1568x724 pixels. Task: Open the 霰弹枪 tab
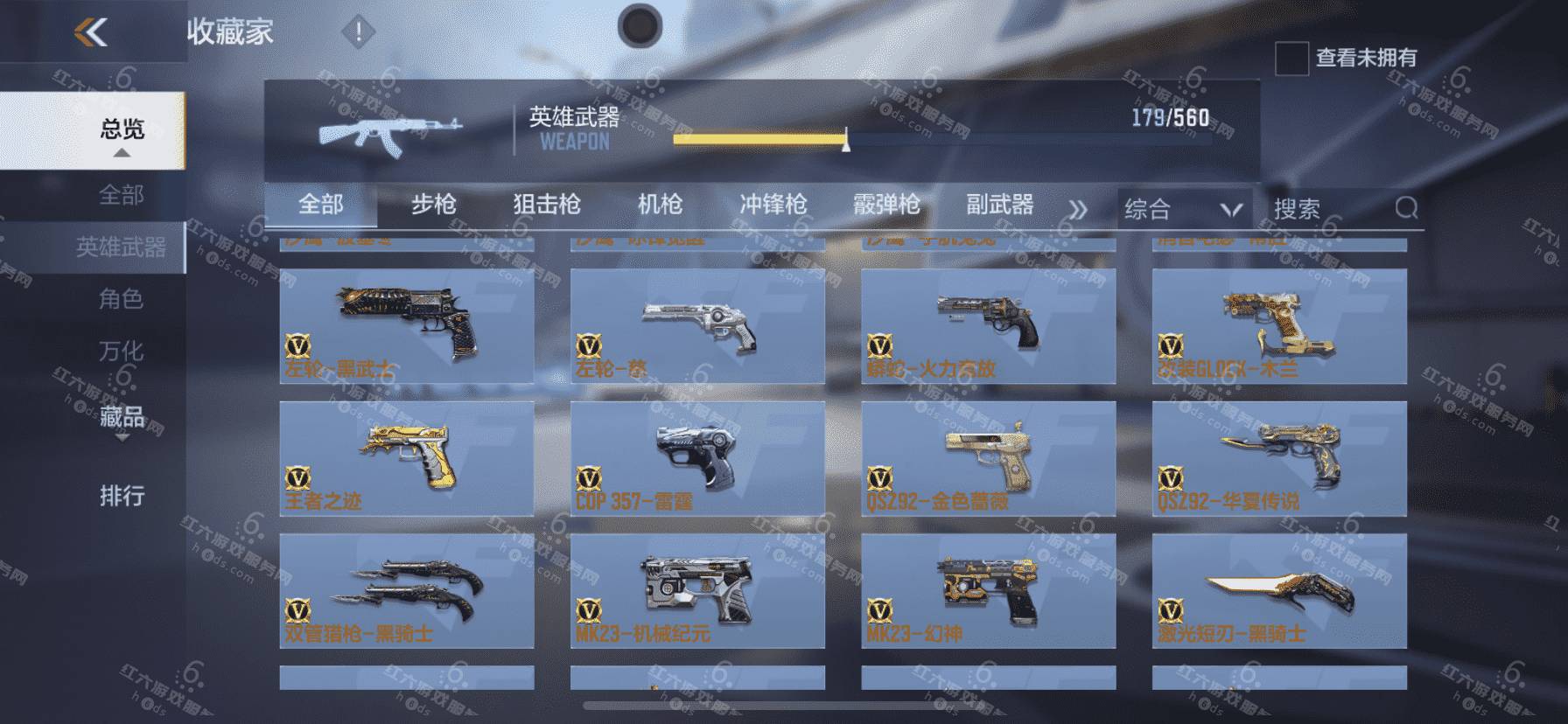(x=886, y=205)
